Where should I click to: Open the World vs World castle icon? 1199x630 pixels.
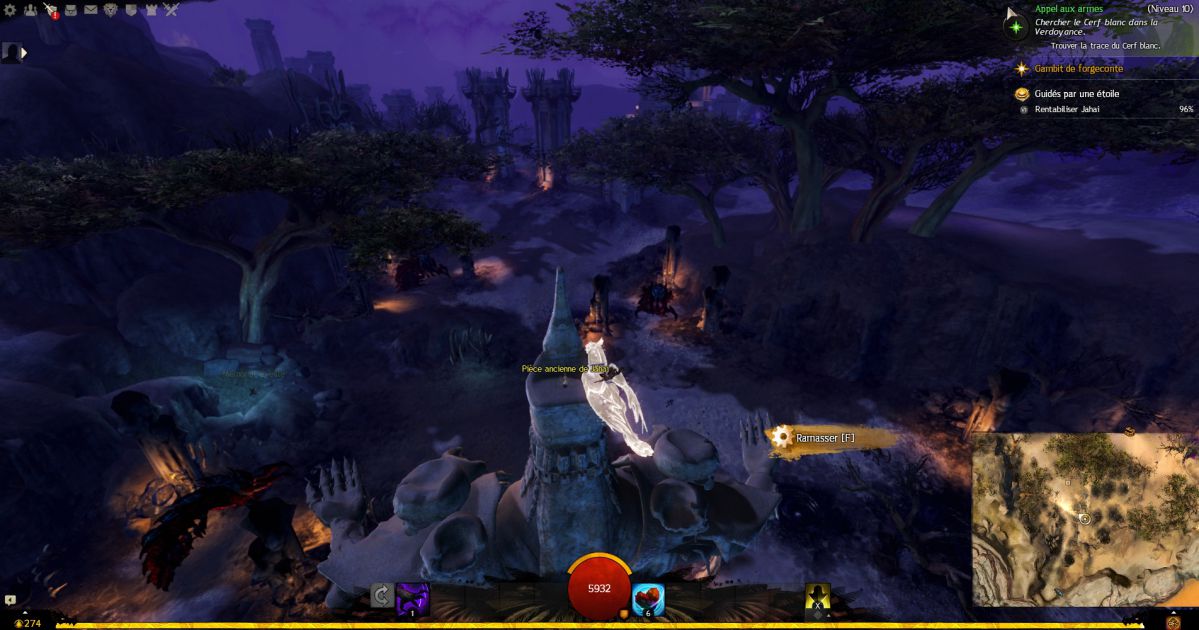tap(151, 10)
